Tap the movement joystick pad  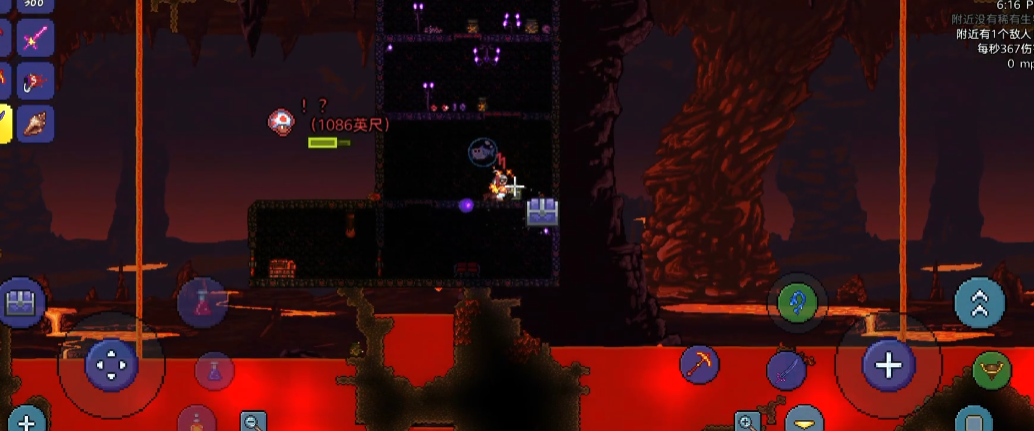click(111, 365)
